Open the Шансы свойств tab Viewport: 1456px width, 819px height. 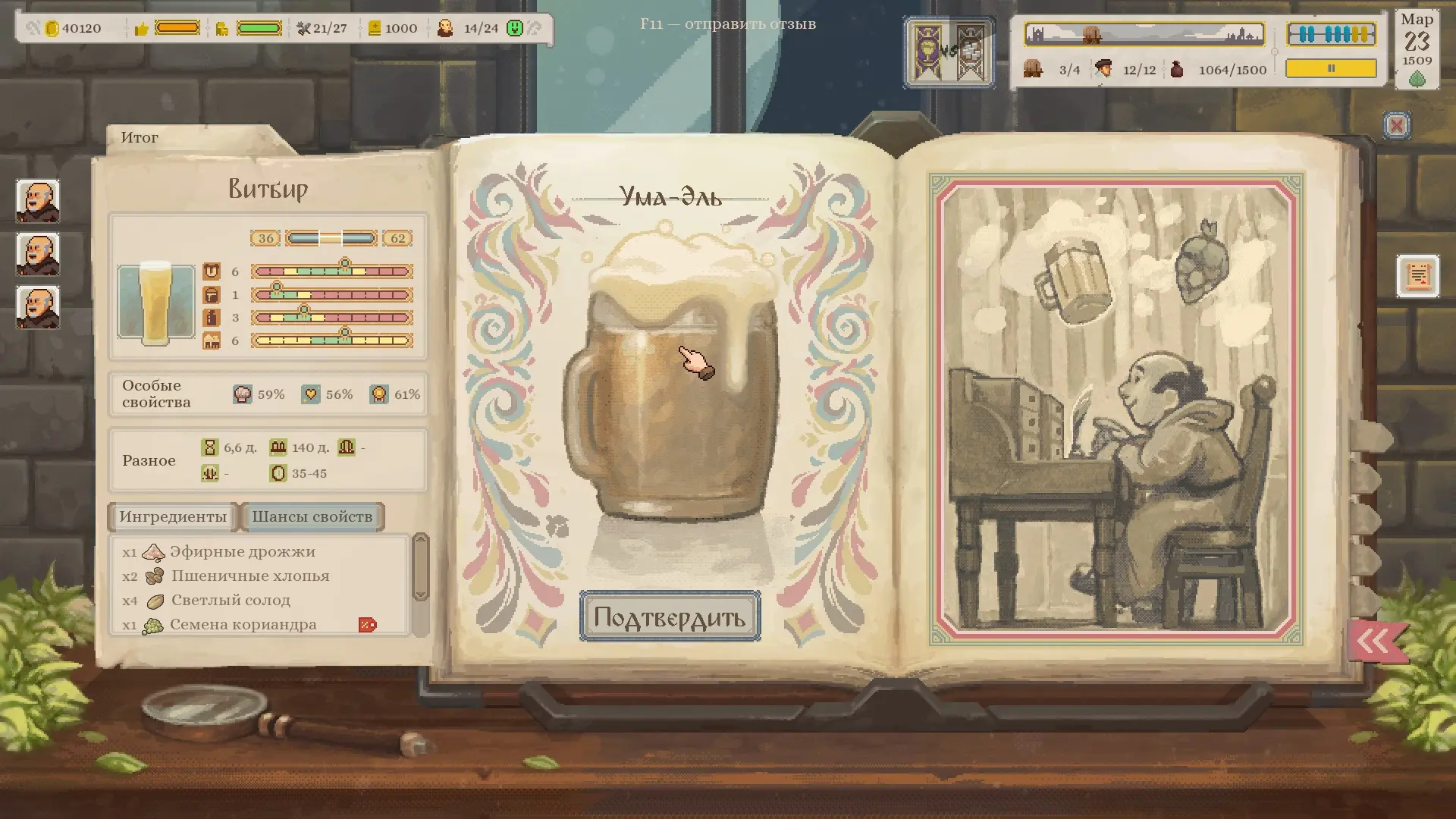coord(312,517)
